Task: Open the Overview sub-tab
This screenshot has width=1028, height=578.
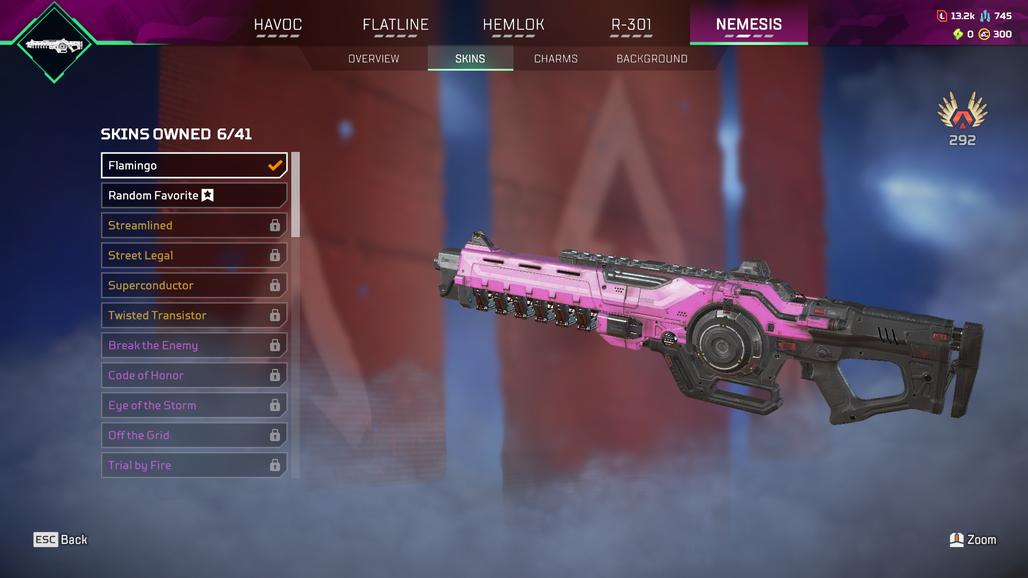Action: pyautogui.click(x=373, y=59)
